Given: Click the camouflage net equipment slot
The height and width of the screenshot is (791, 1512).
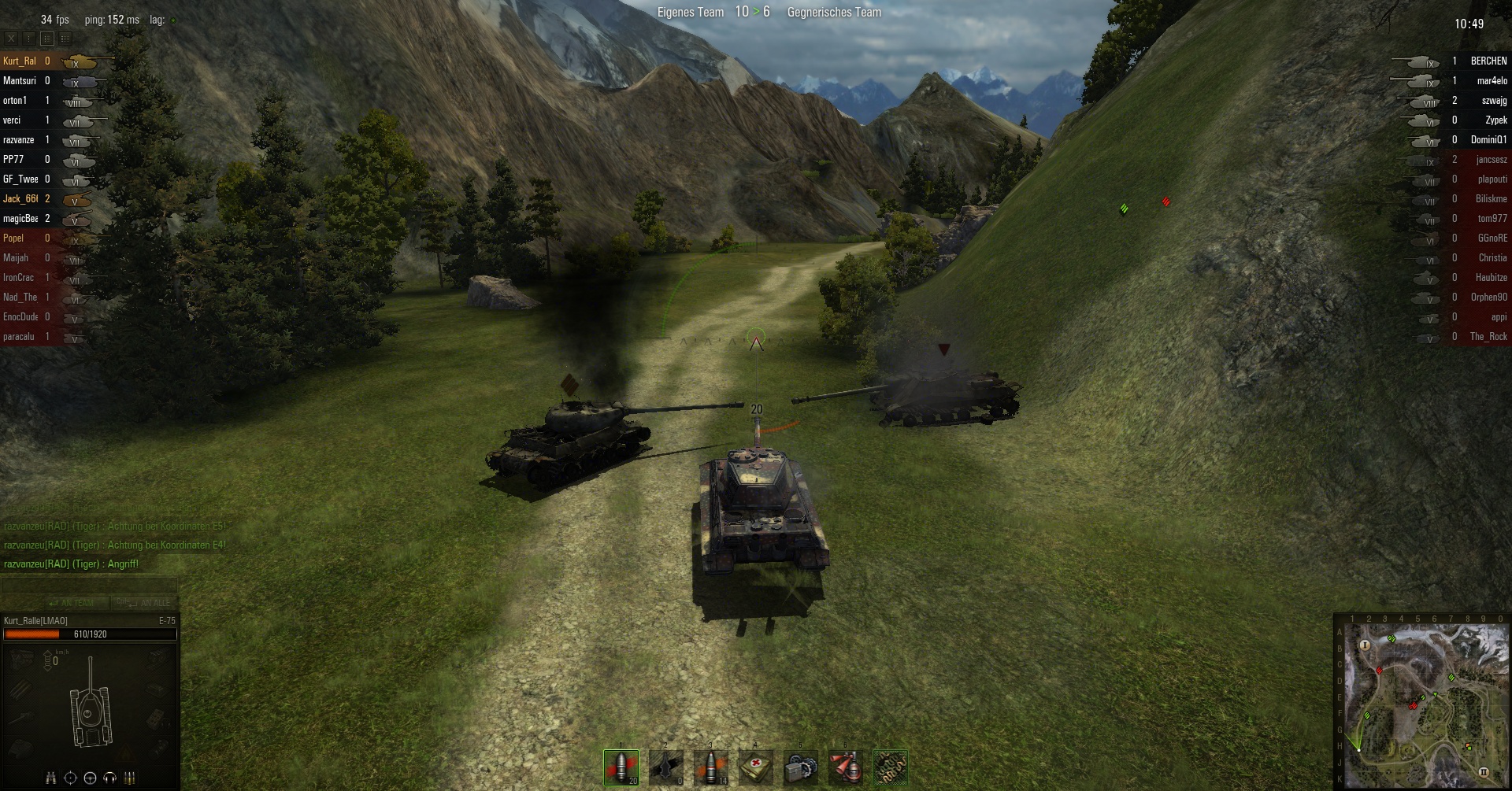Looking at the screenshot, I should [x=891, y=767].
